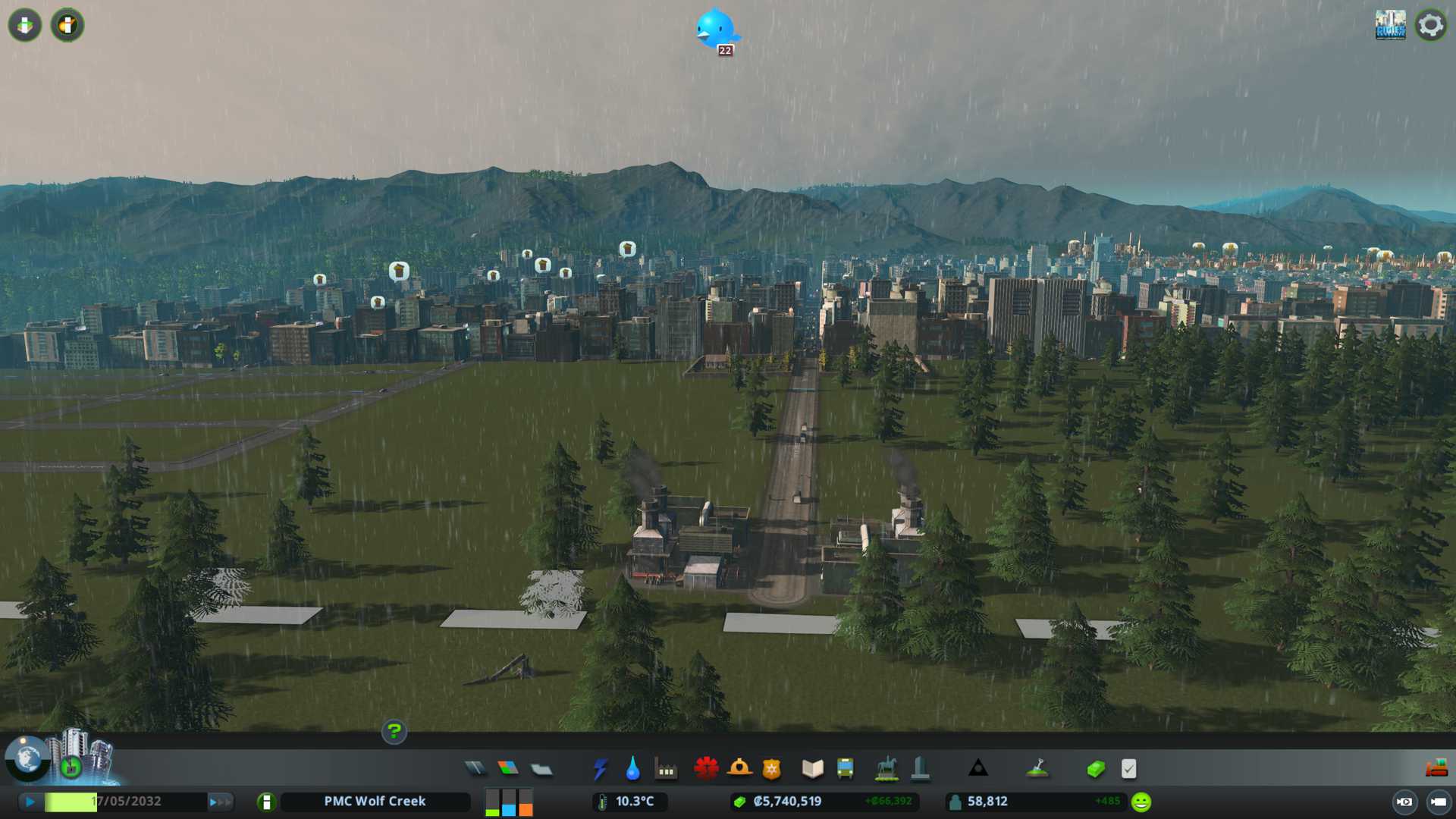Open the Public Transport bus menu
1456x819 pixels.
845,769
